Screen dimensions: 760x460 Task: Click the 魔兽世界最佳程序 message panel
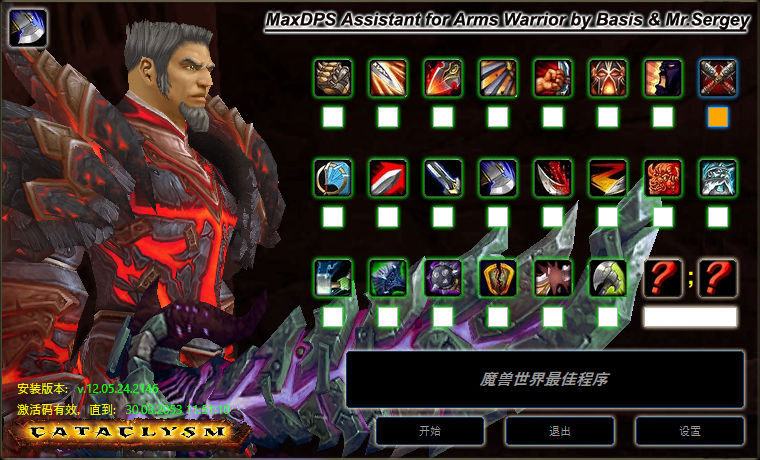545,379
